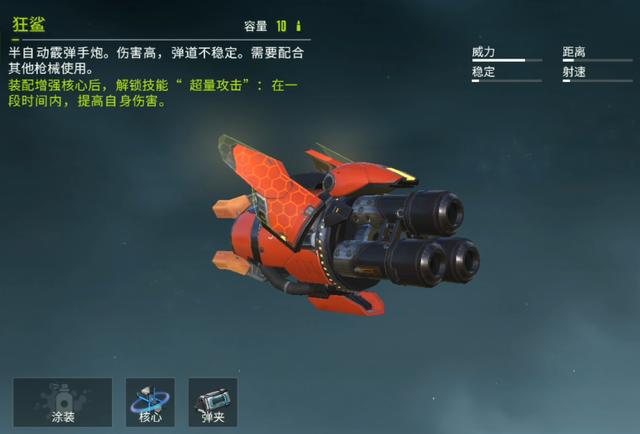Select the 核心 core attachment slot
640x434 pixels.
pyautogui.click(x=150, y=402)
